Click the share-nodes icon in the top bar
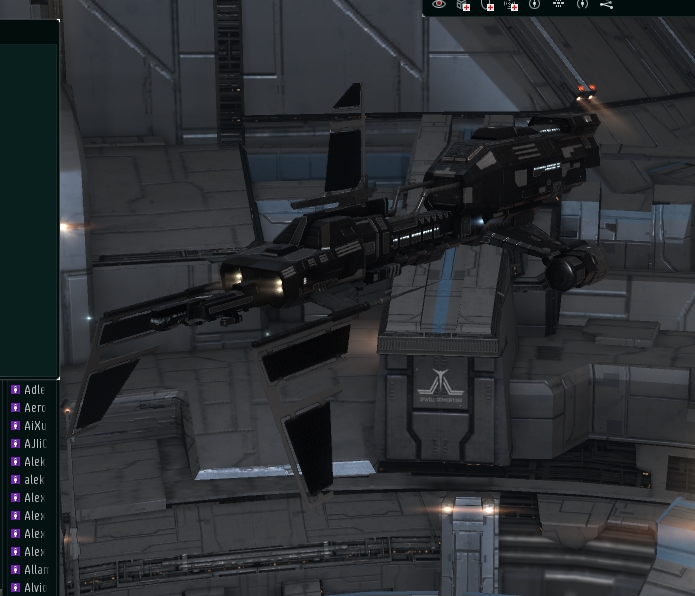Screen dimensions: 695x596 pos(606,5)
